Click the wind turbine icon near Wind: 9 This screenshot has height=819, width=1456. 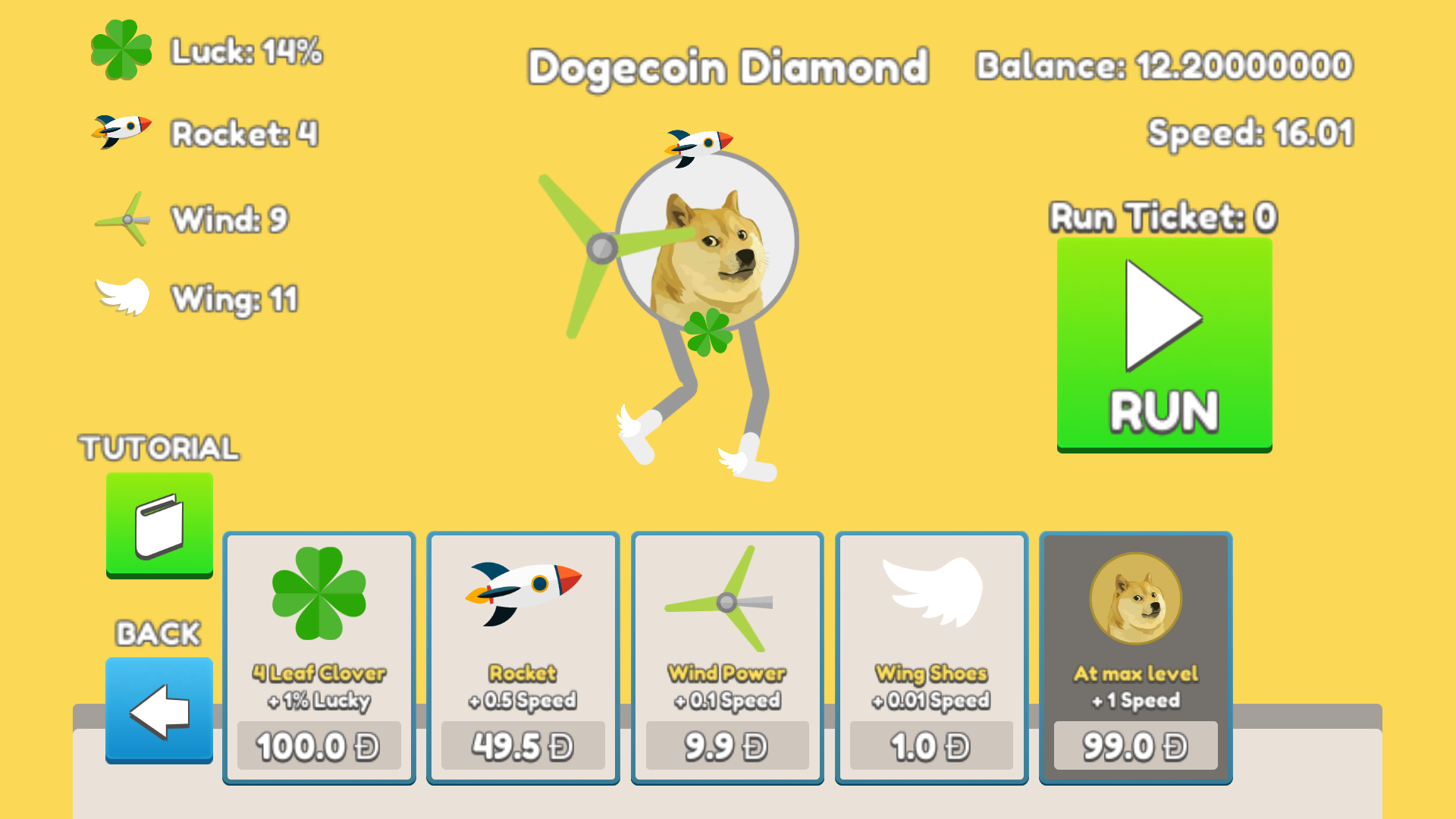click(x=125, y=218)
